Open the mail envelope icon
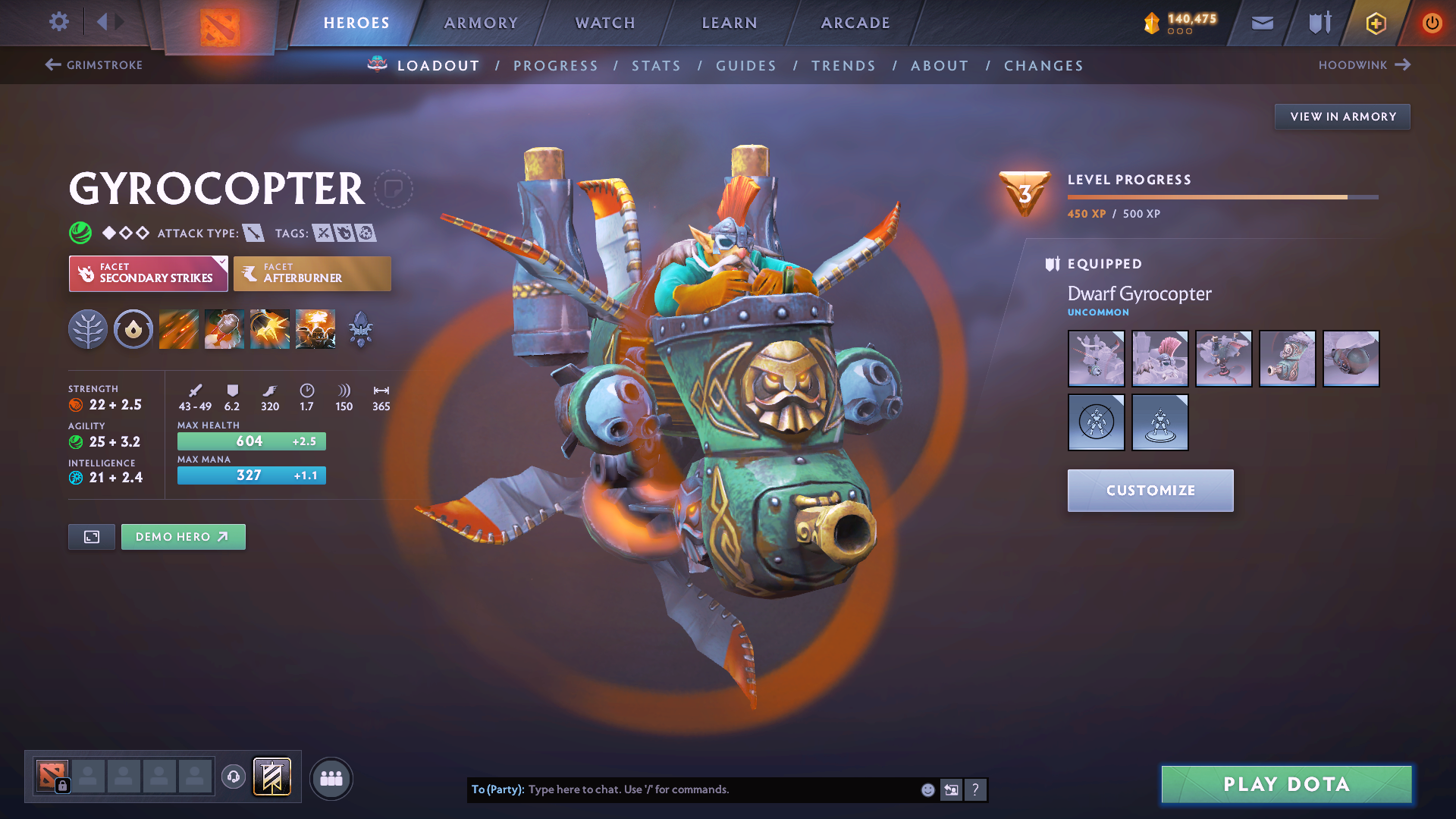The width and height of the screenshot is (1456, 819). coord(1261,22)
